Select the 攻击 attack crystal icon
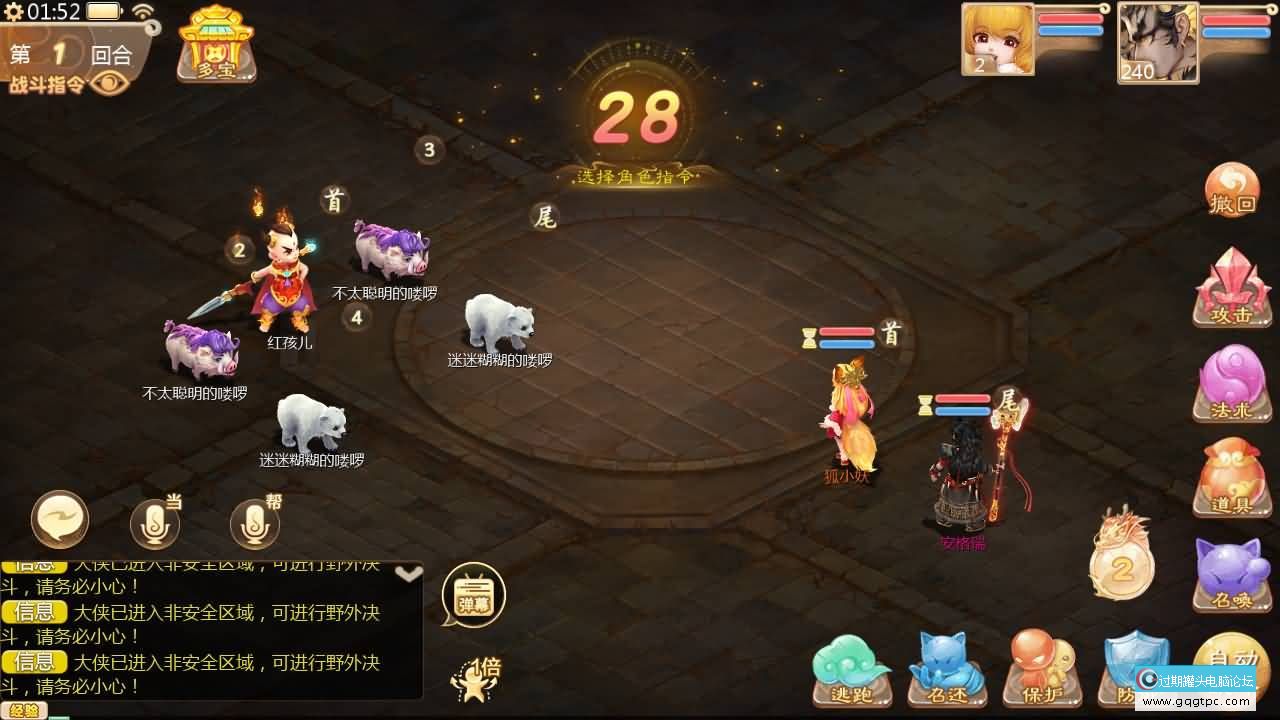 1230,288
